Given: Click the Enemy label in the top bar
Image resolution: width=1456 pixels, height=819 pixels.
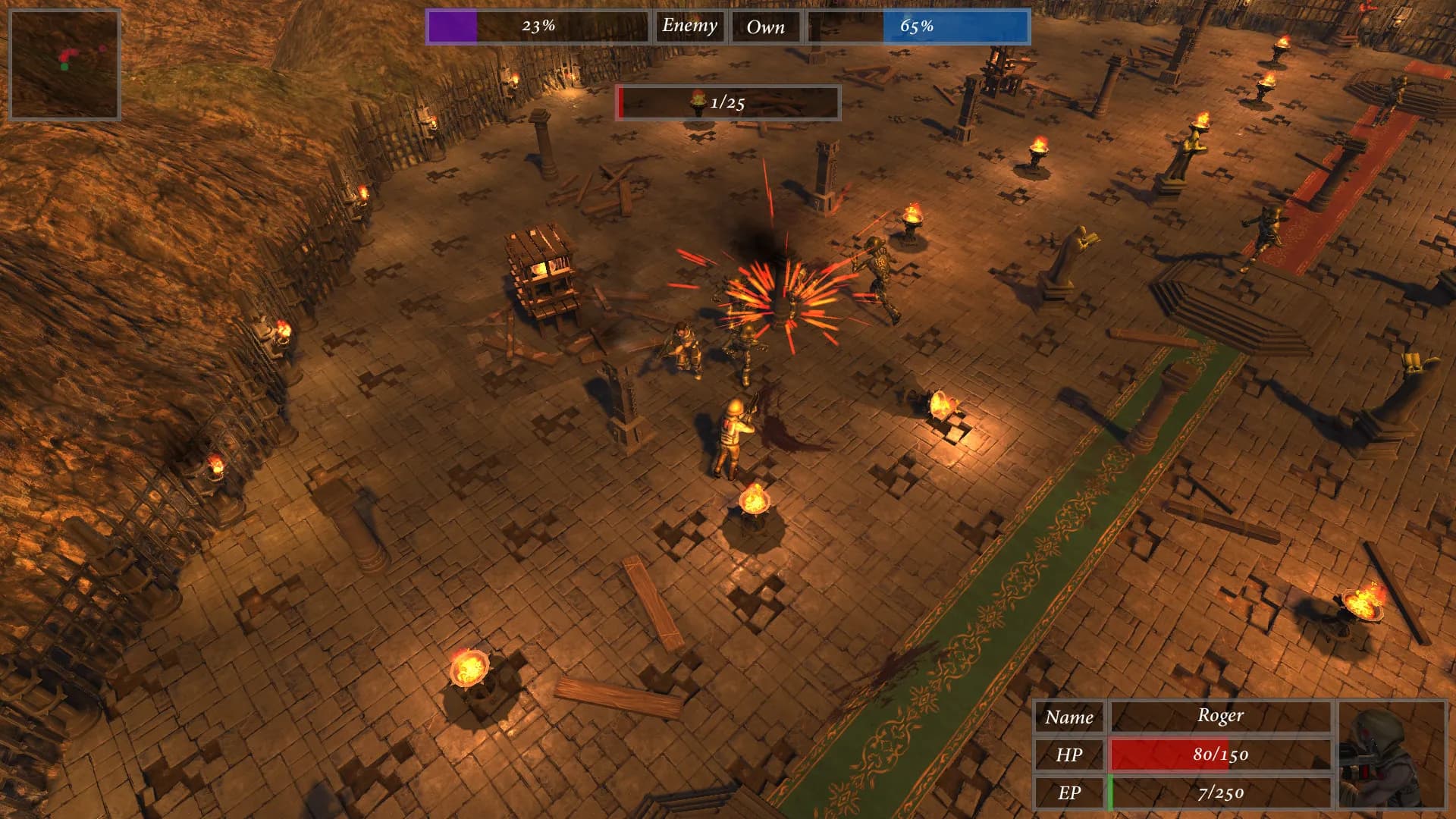Looking at the screenshot, I should point(689,27).
